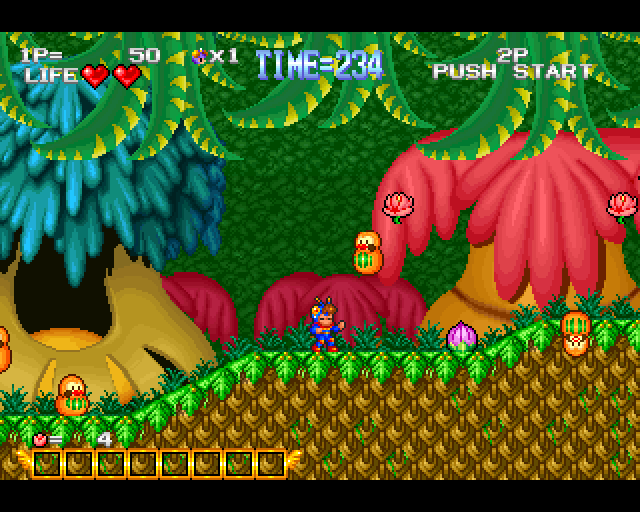Select the pink flower counter icon

pyautogui.click(x=39, y=438)
